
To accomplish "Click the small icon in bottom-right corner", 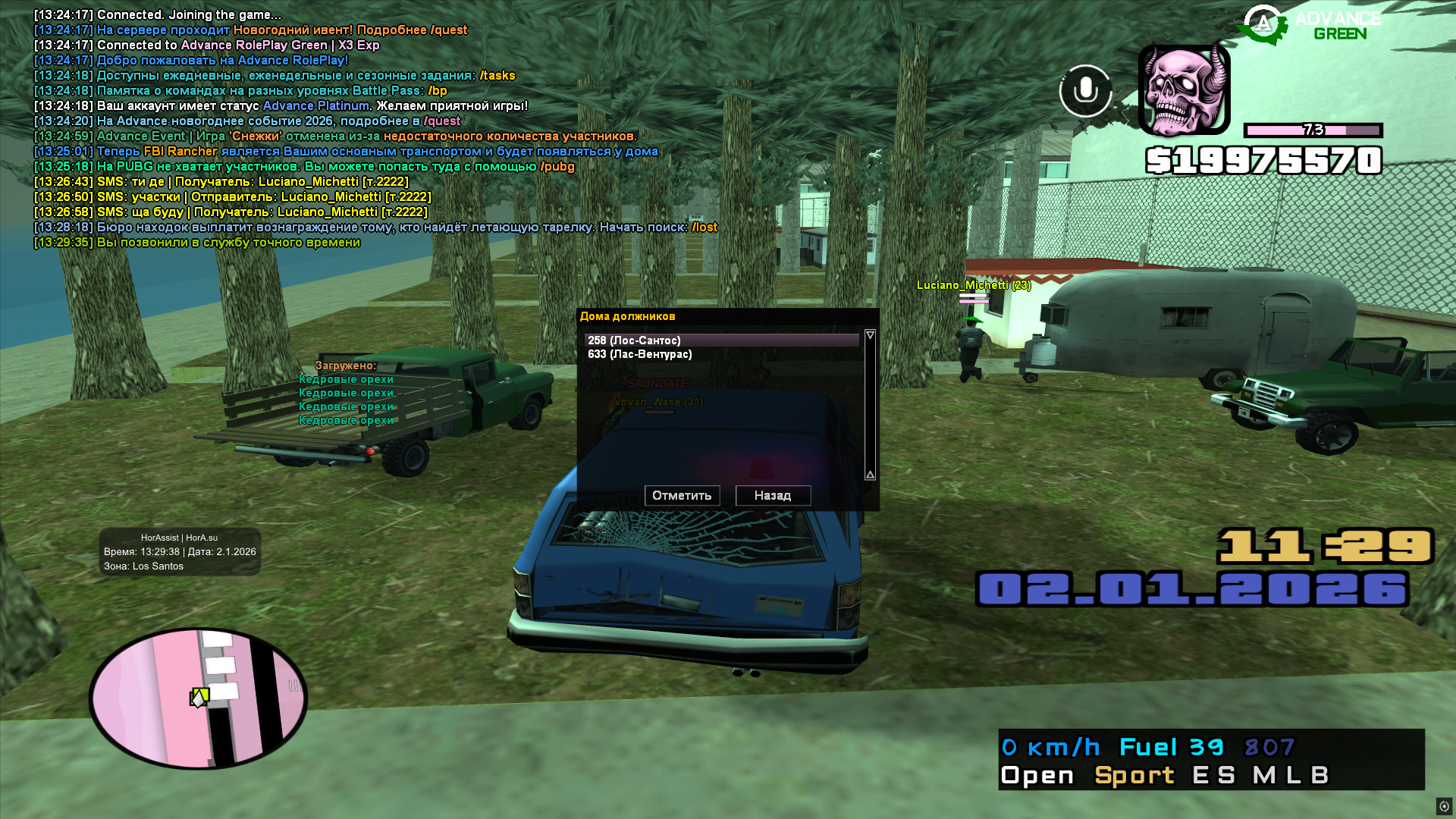I will pyautogui.click(x=1444, y=806).
